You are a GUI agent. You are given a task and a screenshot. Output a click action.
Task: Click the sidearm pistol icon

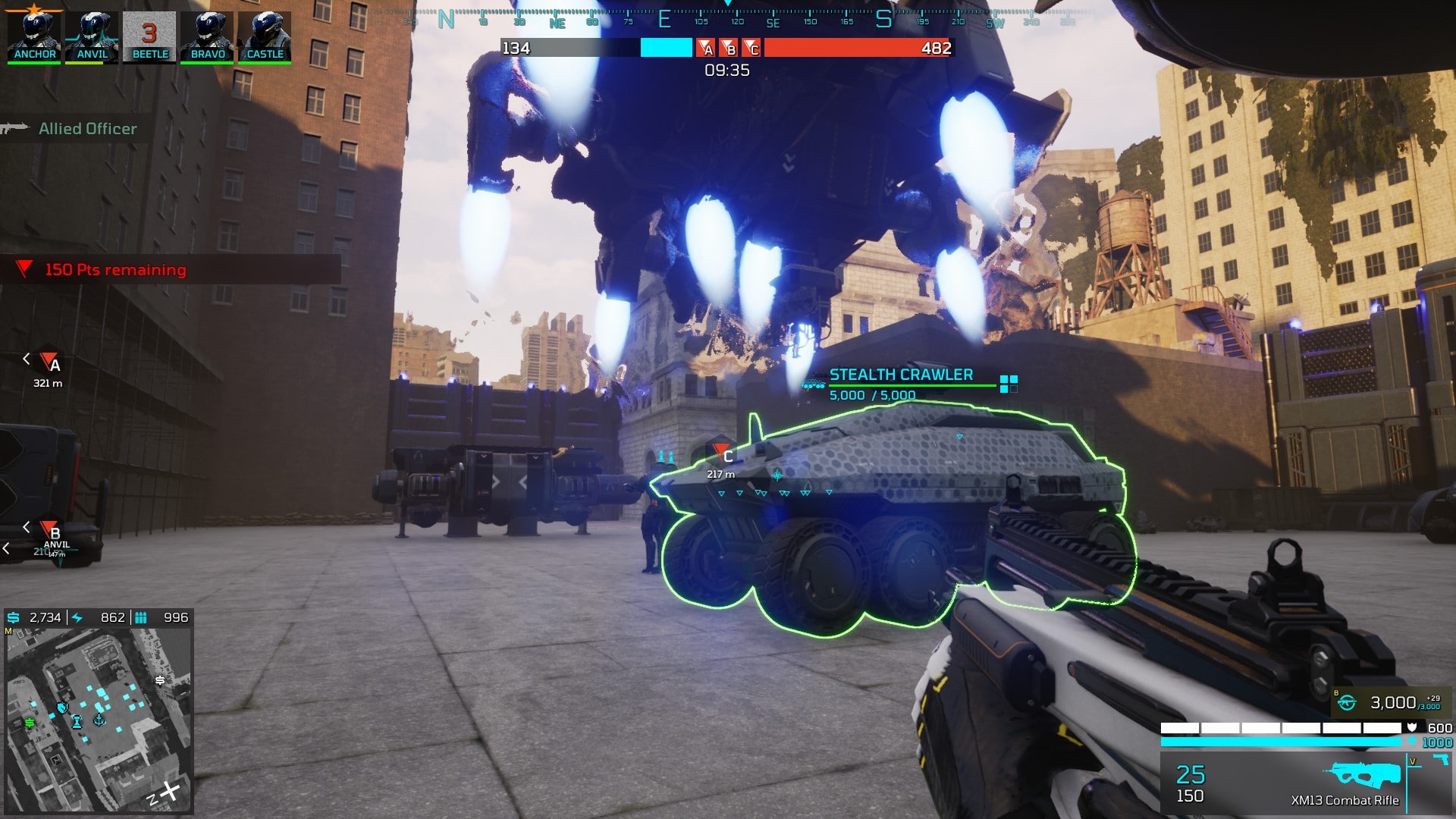[x=1440, y=761]
